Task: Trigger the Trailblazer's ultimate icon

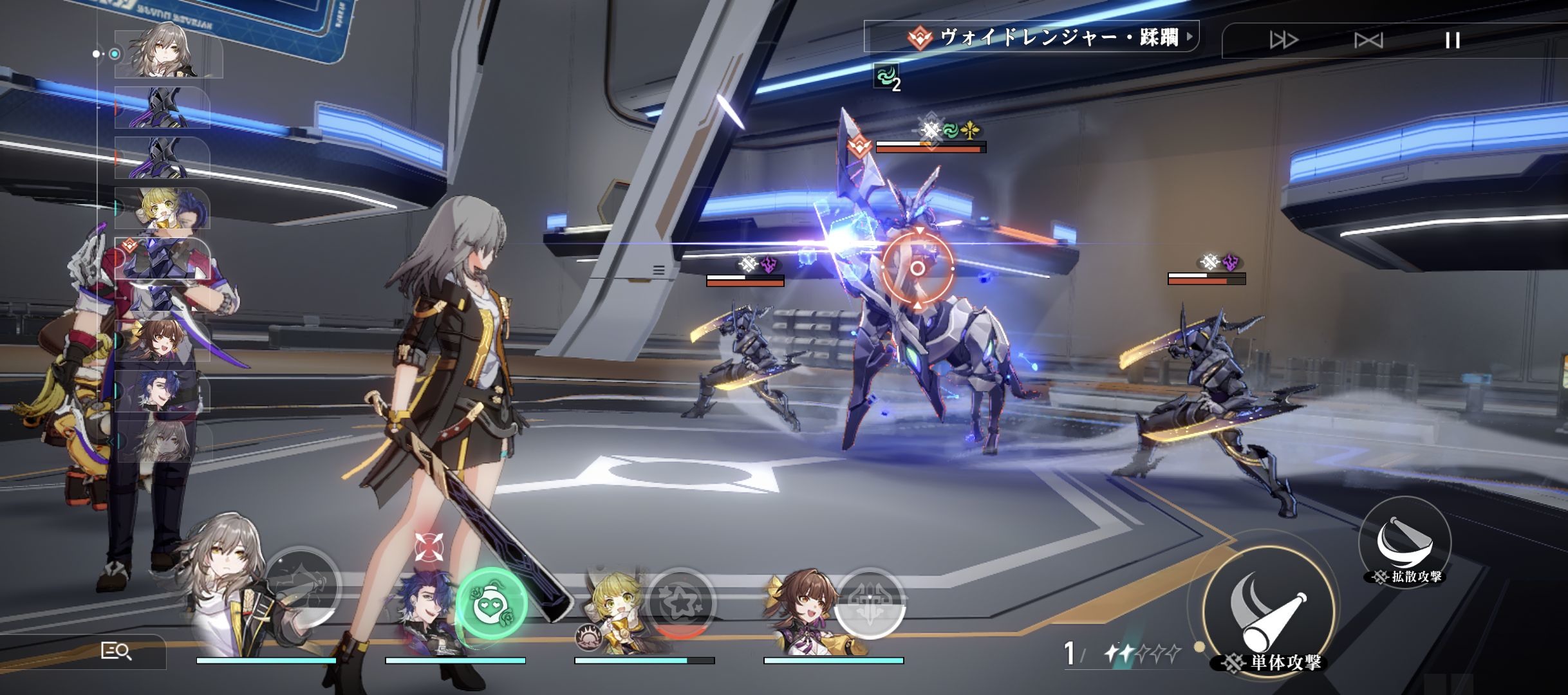Action: (x=303, y=586)
